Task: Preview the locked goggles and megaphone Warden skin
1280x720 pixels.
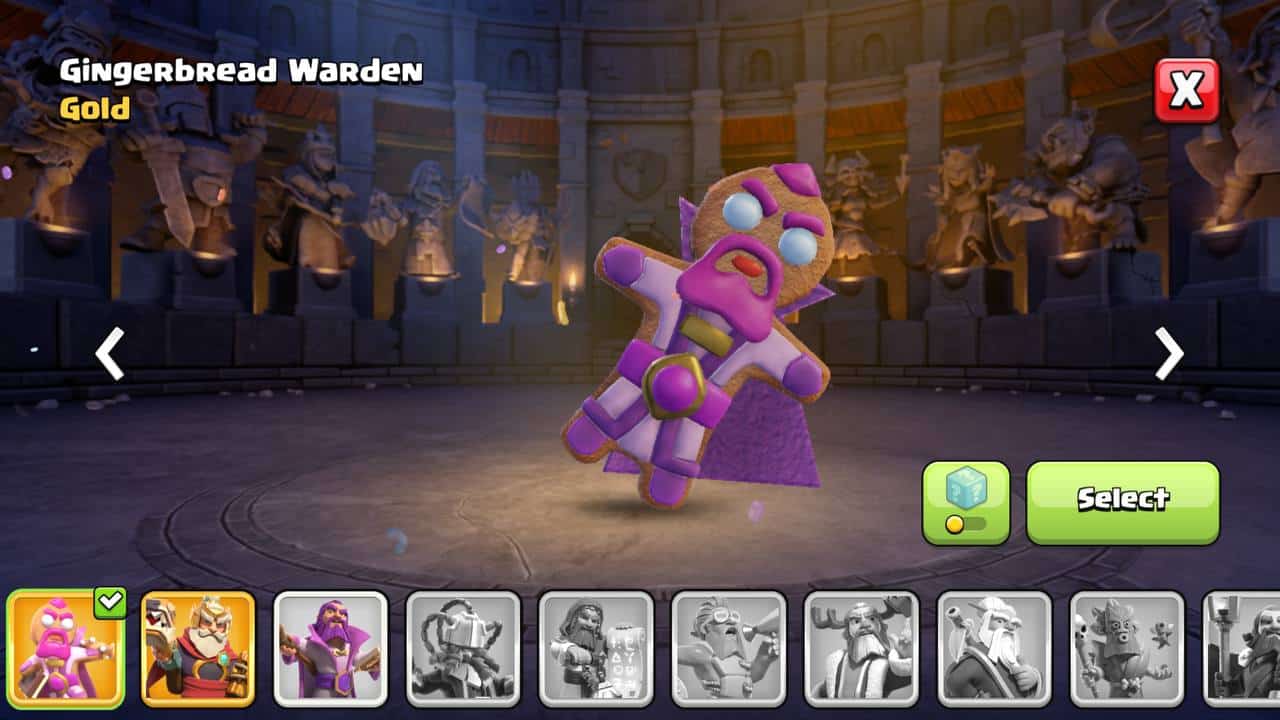Action: [x=728, y=648]
